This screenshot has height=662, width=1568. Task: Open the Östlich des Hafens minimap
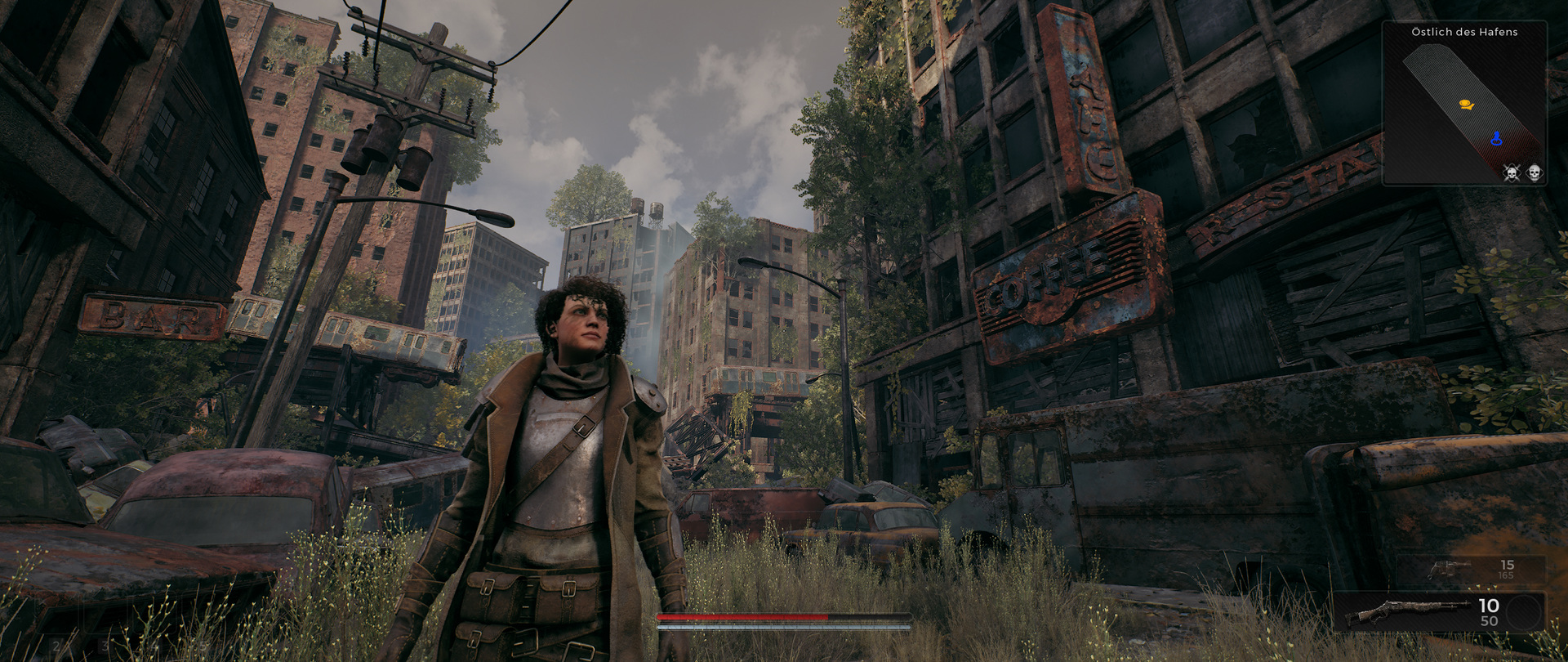click(1464, 104)
